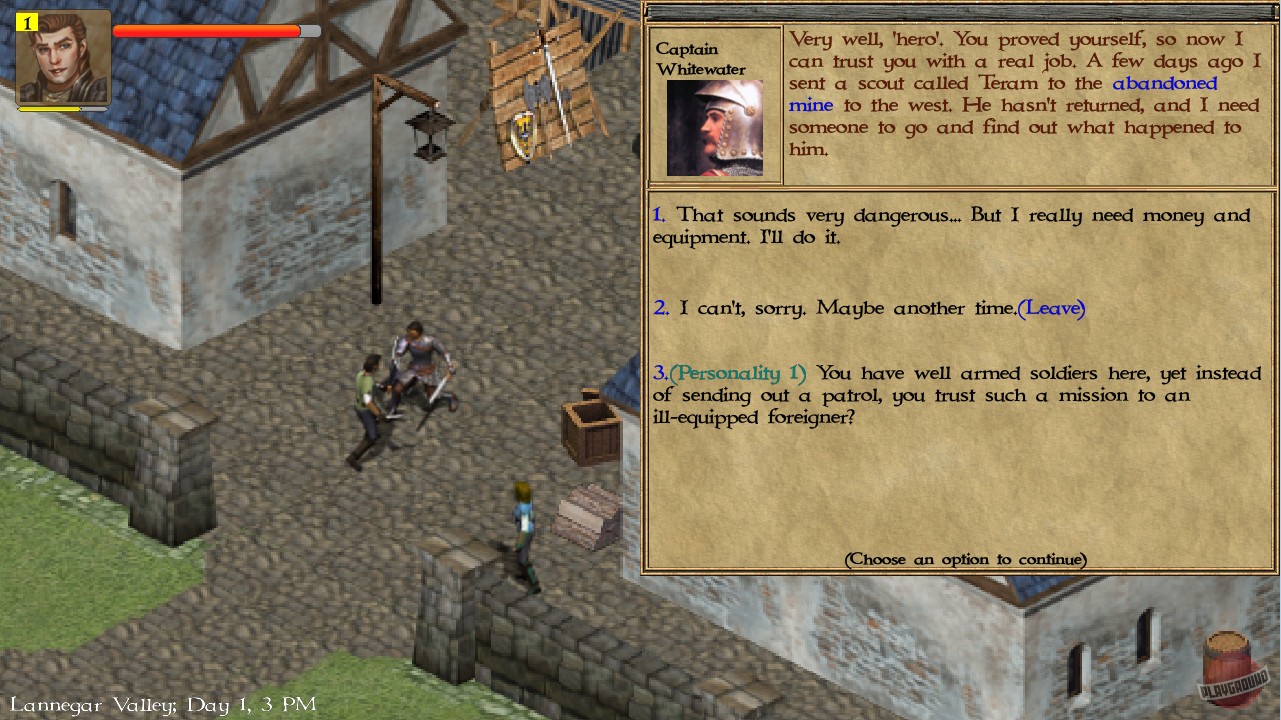
Task: Click Captain Whitewater's portrait image
Action: [715, 128]
